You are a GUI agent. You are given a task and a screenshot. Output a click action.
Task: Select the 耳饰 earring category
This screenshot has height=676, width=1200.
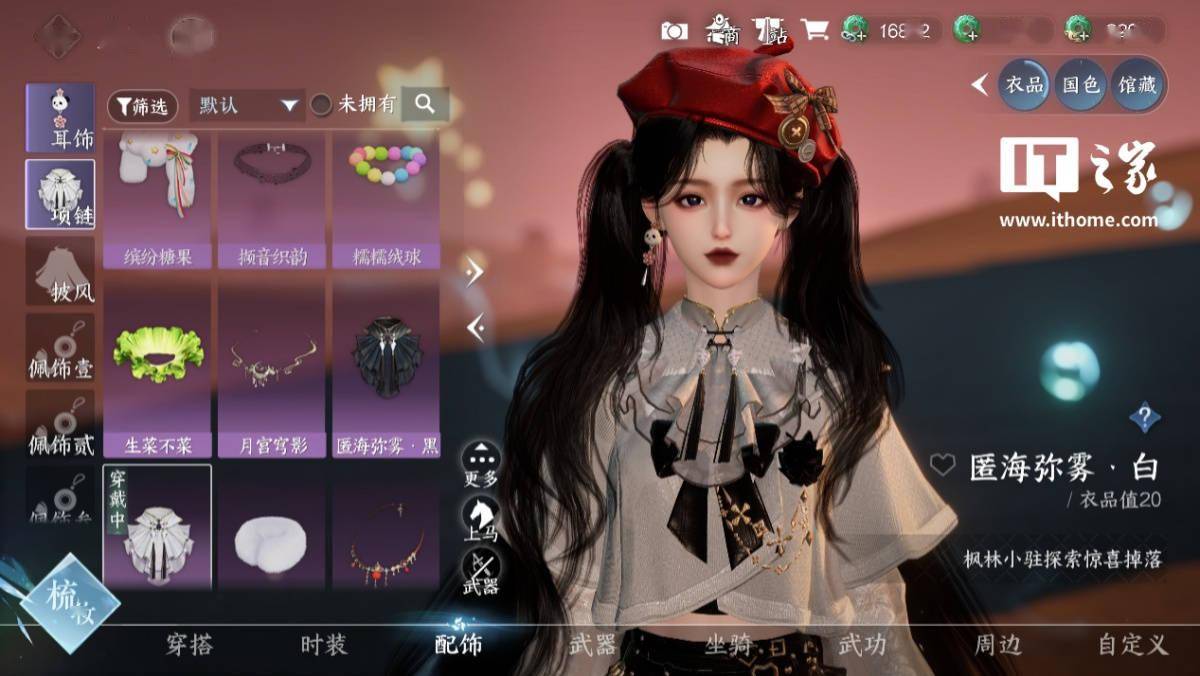[61, 118]
